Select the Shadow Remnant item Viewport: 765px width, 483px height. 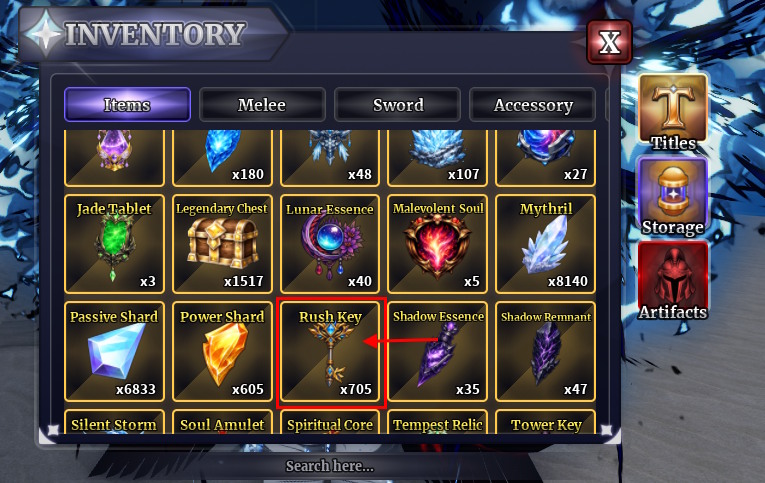[x=546, y=351]
